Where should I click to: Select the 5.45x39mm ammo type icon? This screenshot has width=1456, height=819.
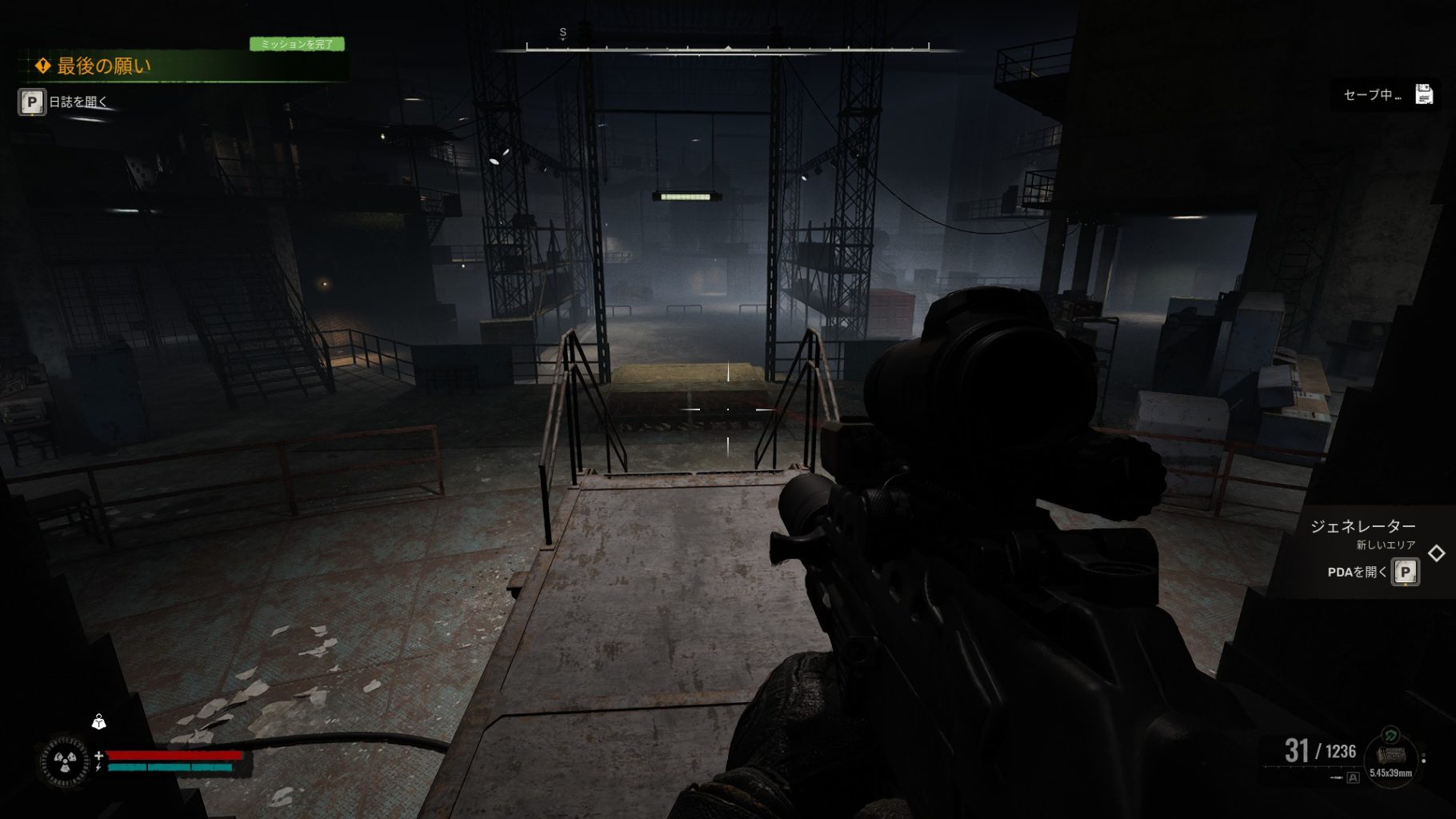[x=1390, y=756]
